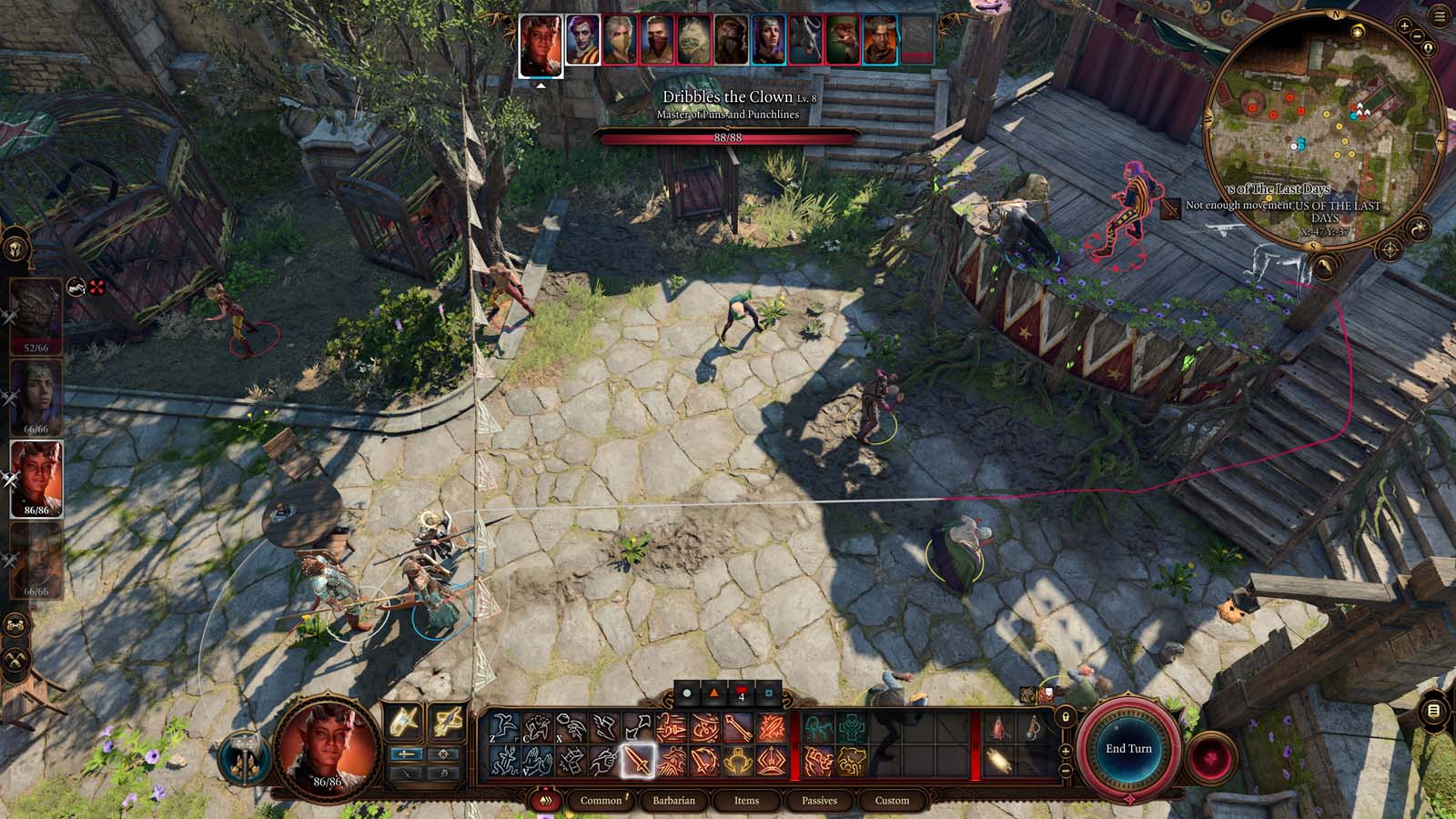Click the End Turn button
Screen dimensions: 1456x819
pyautogui.click(x=1128, y=747)
